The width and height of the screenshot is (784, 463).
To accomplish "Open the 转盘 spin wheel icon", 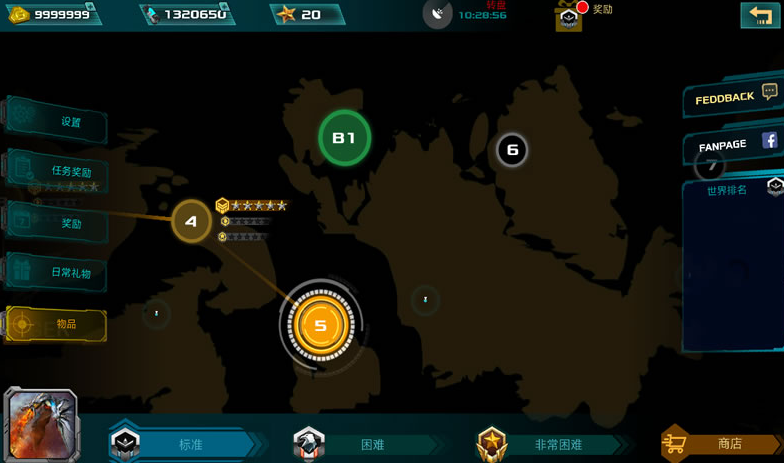I will pos(438,14).
